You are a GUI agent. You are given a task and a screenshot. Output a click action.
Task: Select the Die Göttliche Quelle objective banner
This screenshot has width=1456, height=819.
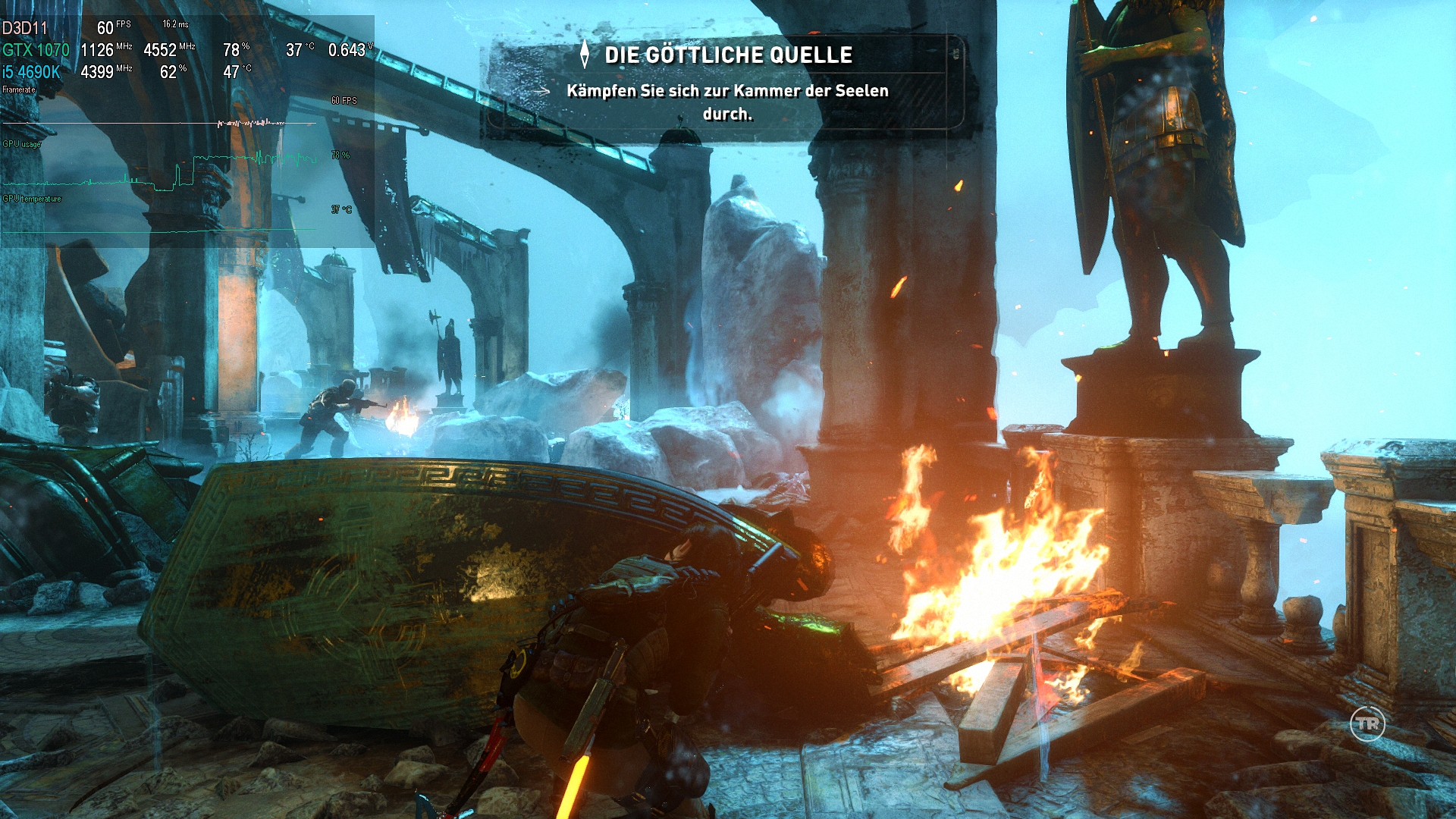point(726,83)
